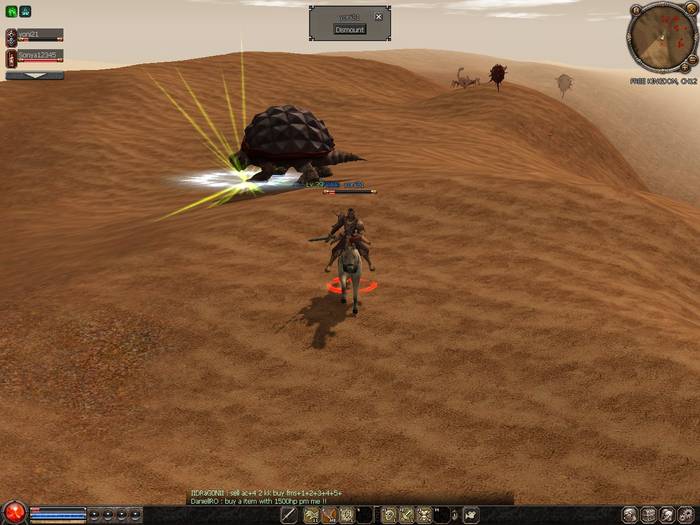Click the circular minimap
This screenshot has width=700, height=525.
click(x=658, y=40)
